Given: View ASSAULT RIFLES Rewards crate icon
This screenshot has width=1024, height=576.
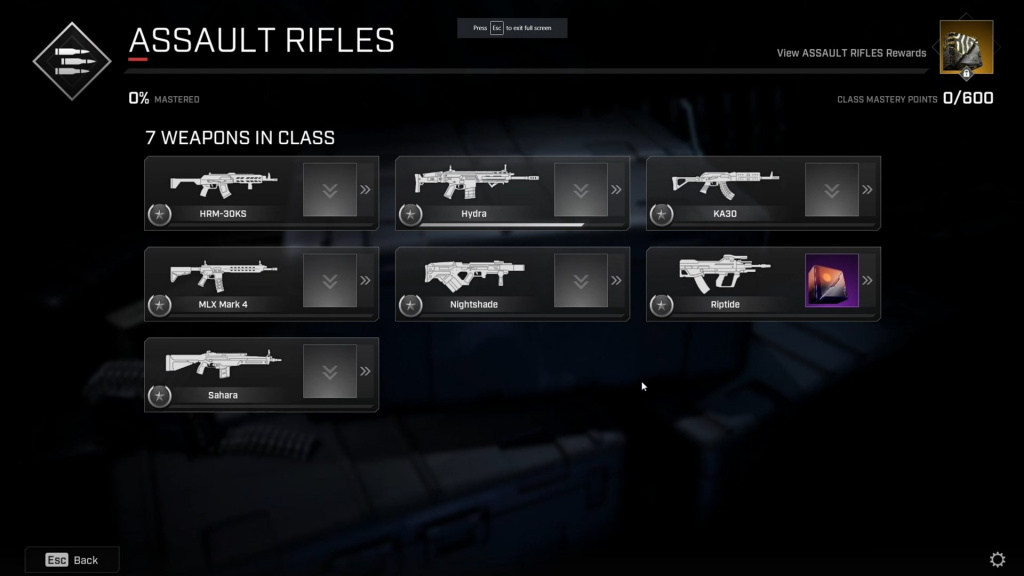Looking at the screenshot, I should click(966, 48).
